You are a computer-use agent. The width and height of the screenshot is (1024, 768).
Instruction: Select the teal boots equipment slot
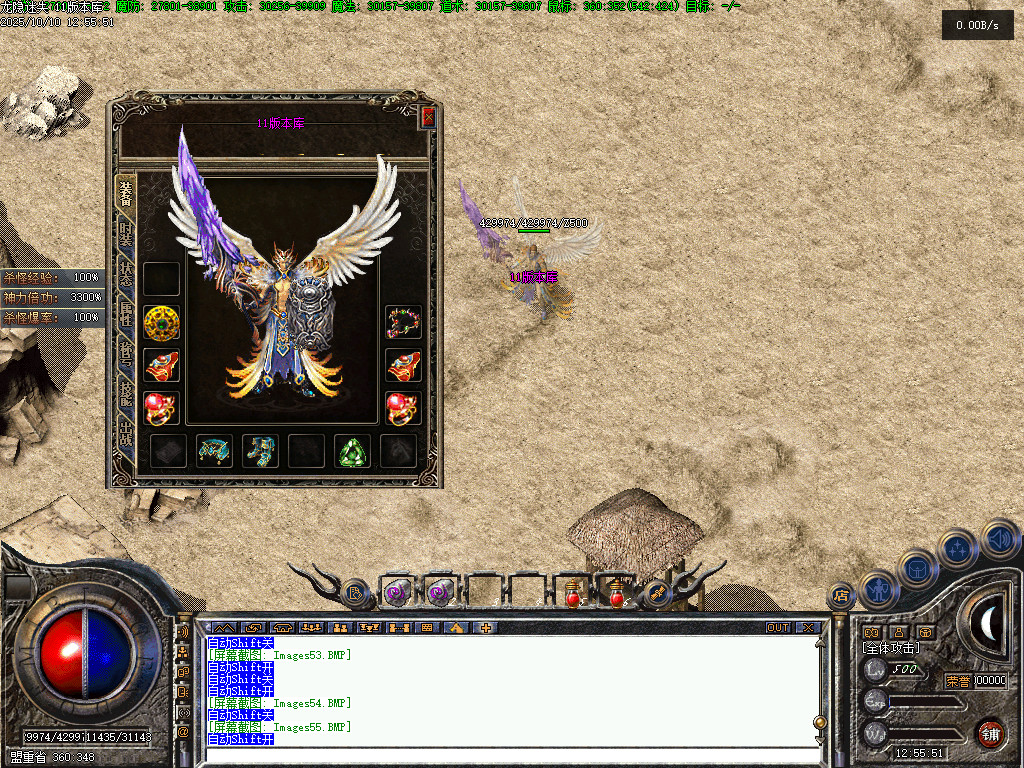[x=260, y=451]
